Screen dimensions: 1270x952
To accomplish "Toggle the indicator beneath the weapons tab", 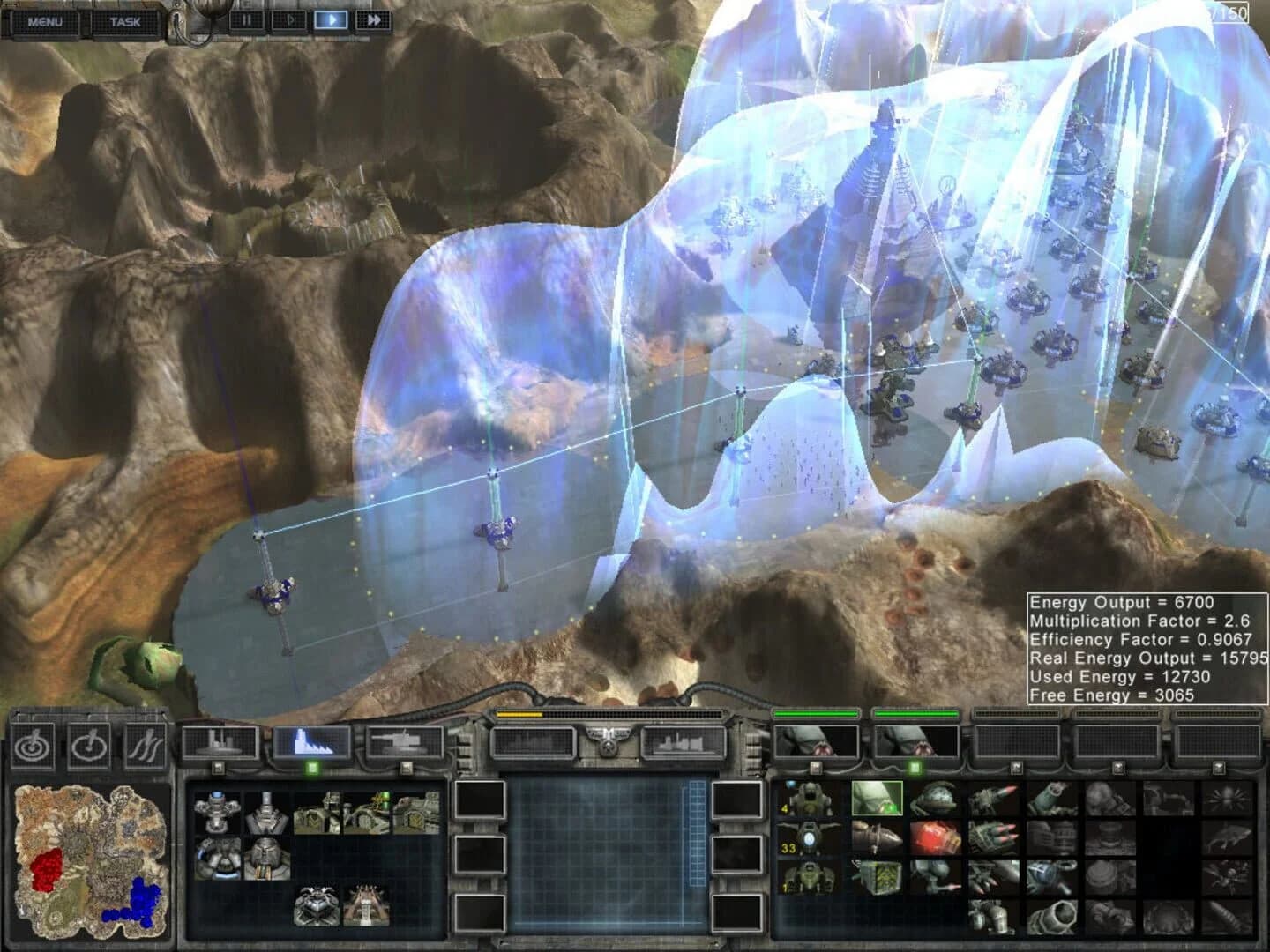I will pos(406,767).
